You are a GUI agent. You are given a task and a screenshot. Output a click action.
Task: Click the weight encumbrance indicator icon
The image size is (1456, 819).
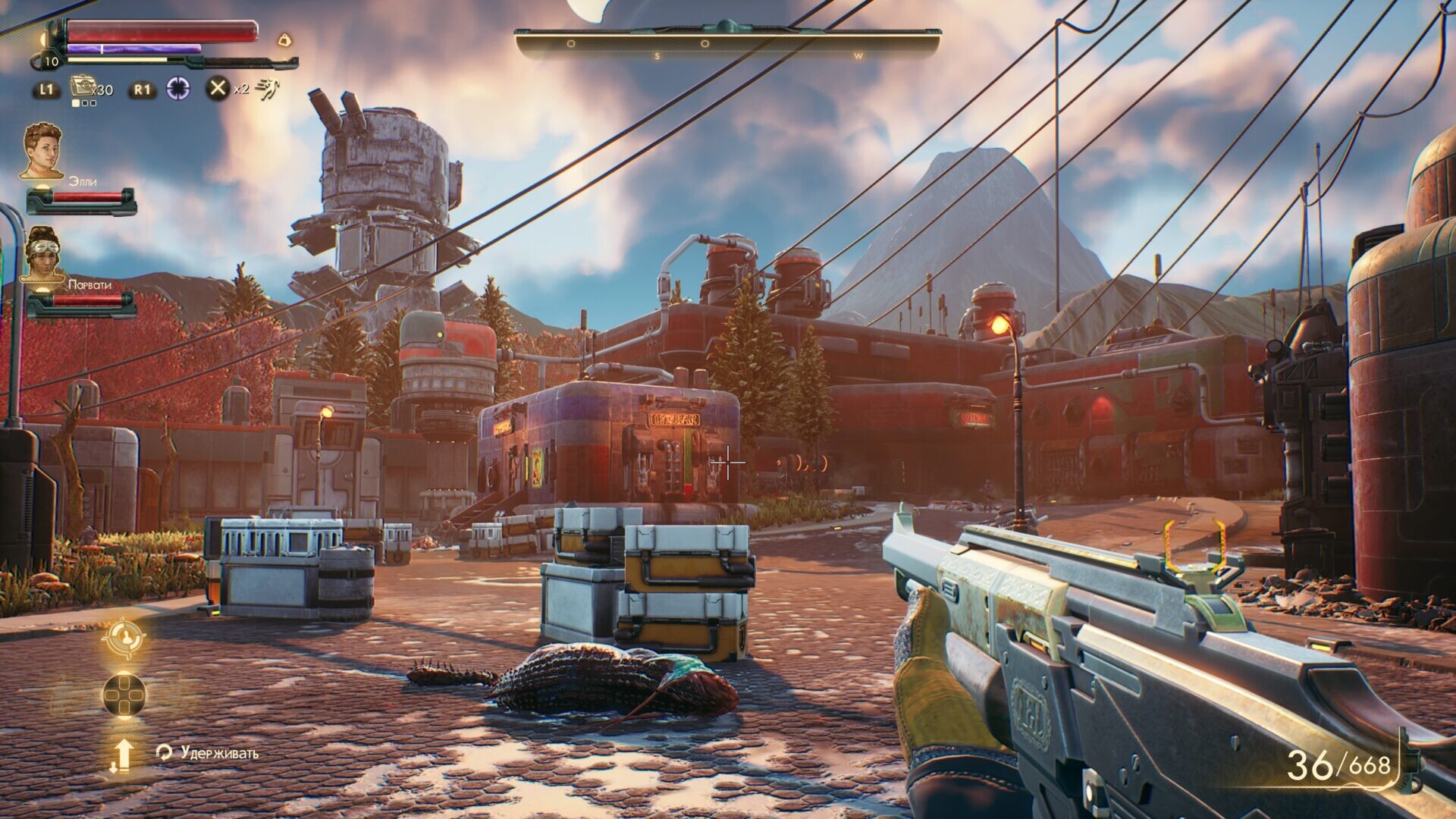coord(284,39)
